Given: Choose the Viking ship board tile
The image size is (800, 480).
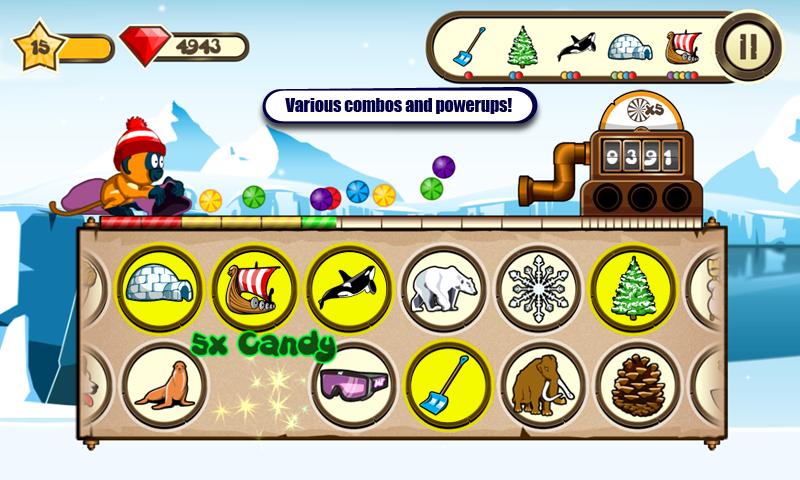Looking at the screenshot, I should (254, 287).
